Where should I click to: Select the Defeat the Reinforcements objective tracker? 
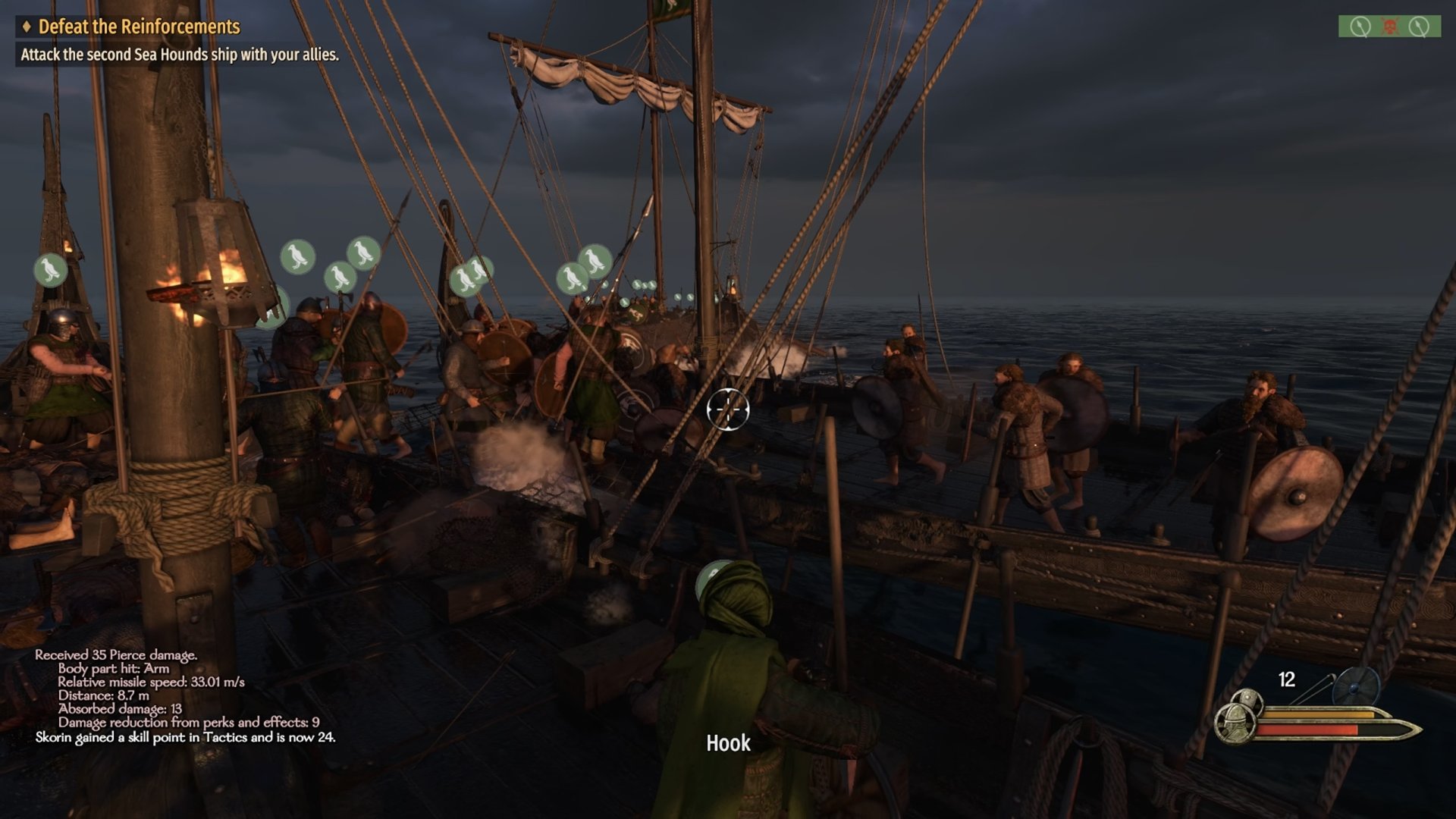[139, 27]
